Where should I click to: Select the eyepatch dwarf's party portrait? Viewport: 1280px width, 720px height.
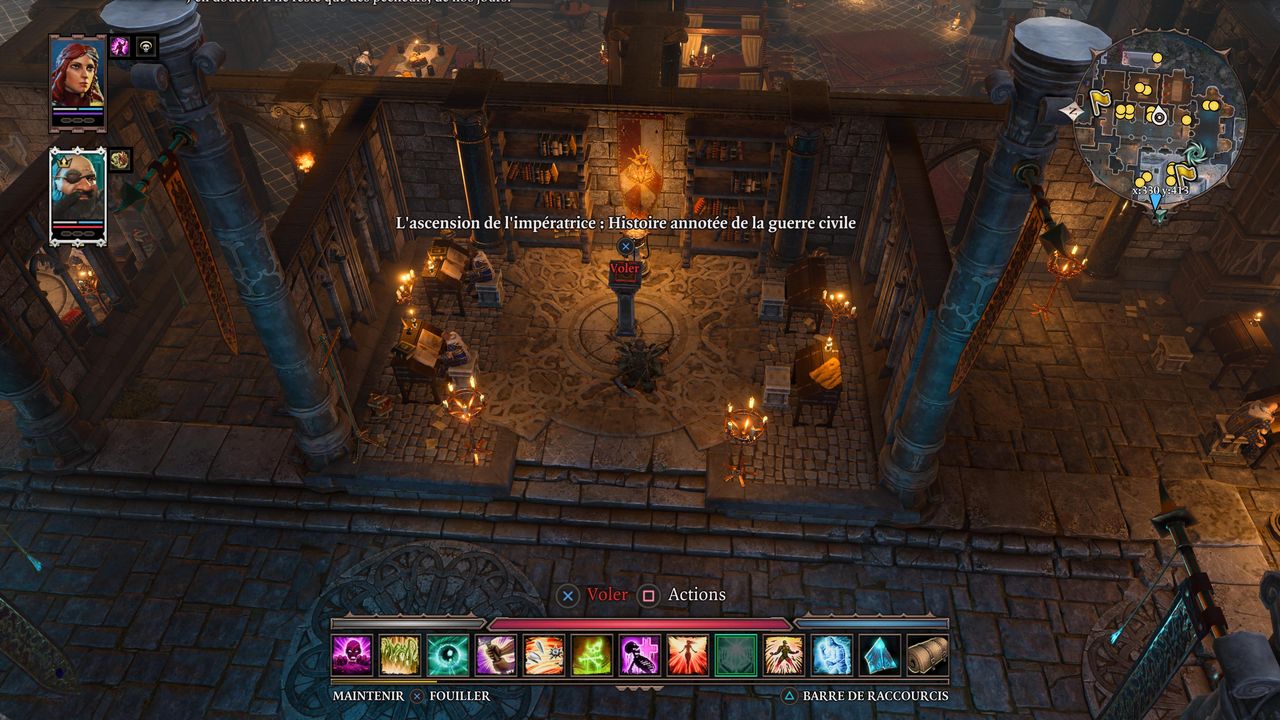[x=78, y=193]
